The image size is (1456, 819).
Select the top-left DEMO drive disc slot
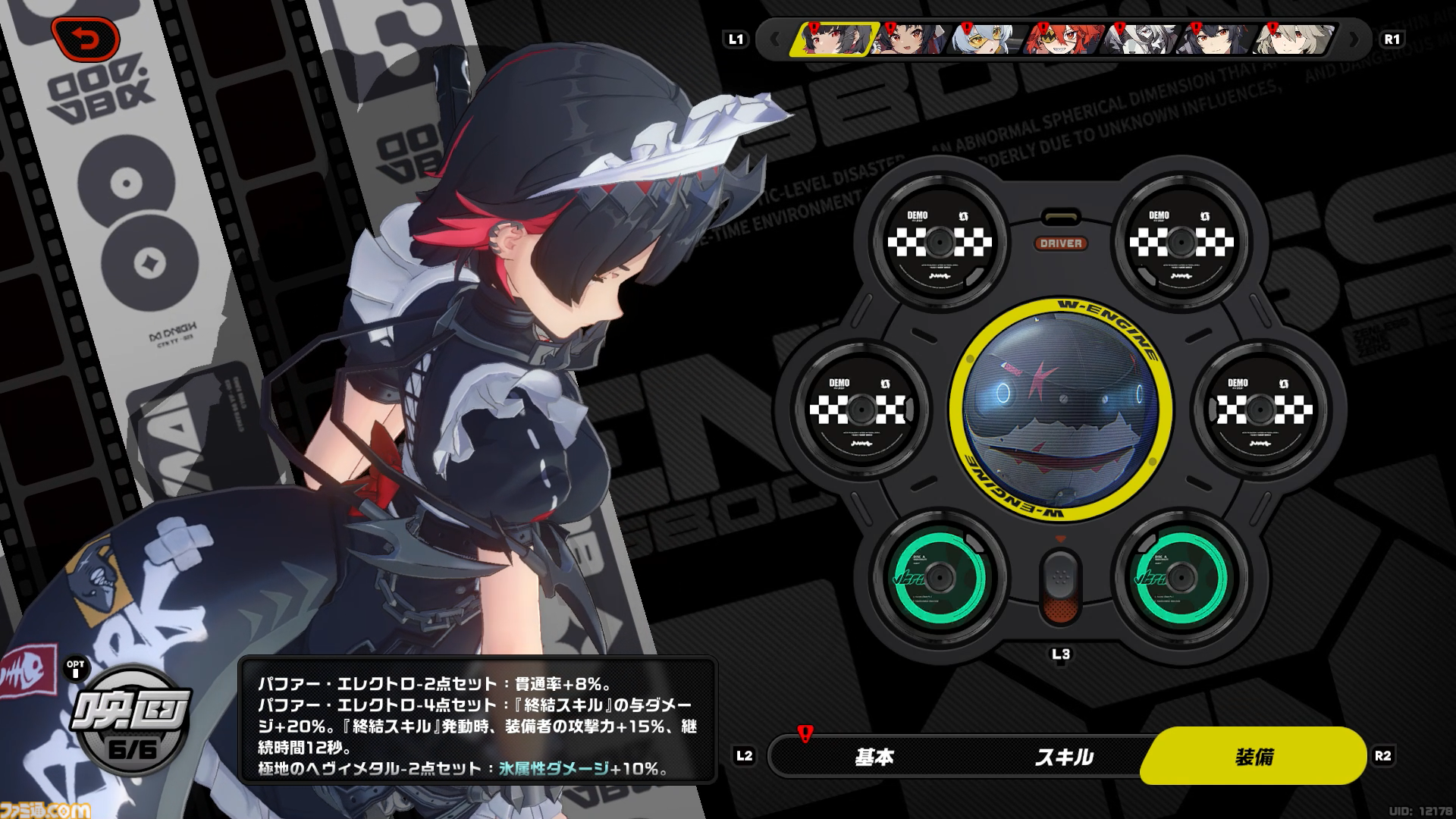[x=940, y=244]
